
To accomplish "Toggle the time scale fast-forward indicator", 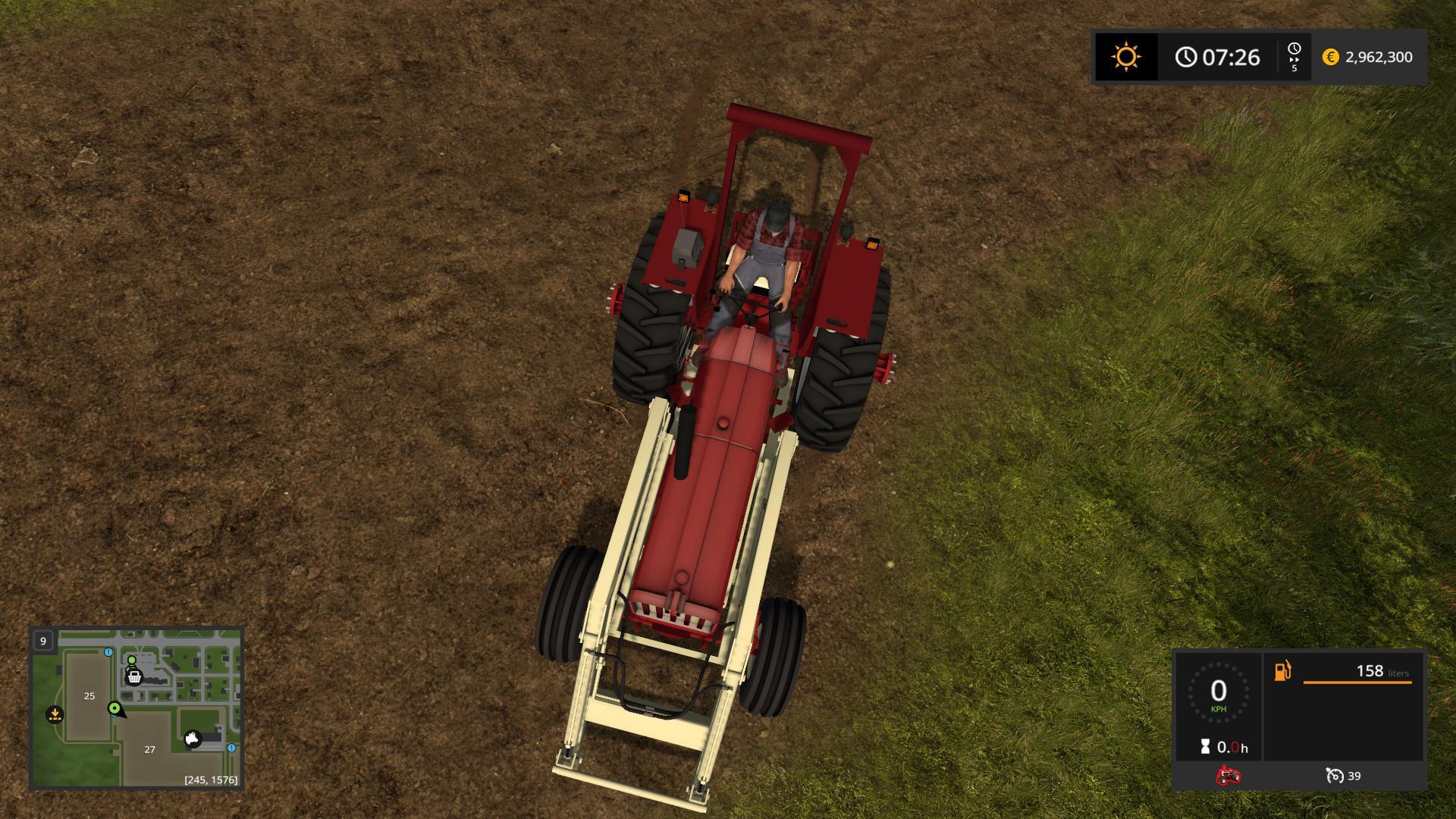I will [1295, 57].
